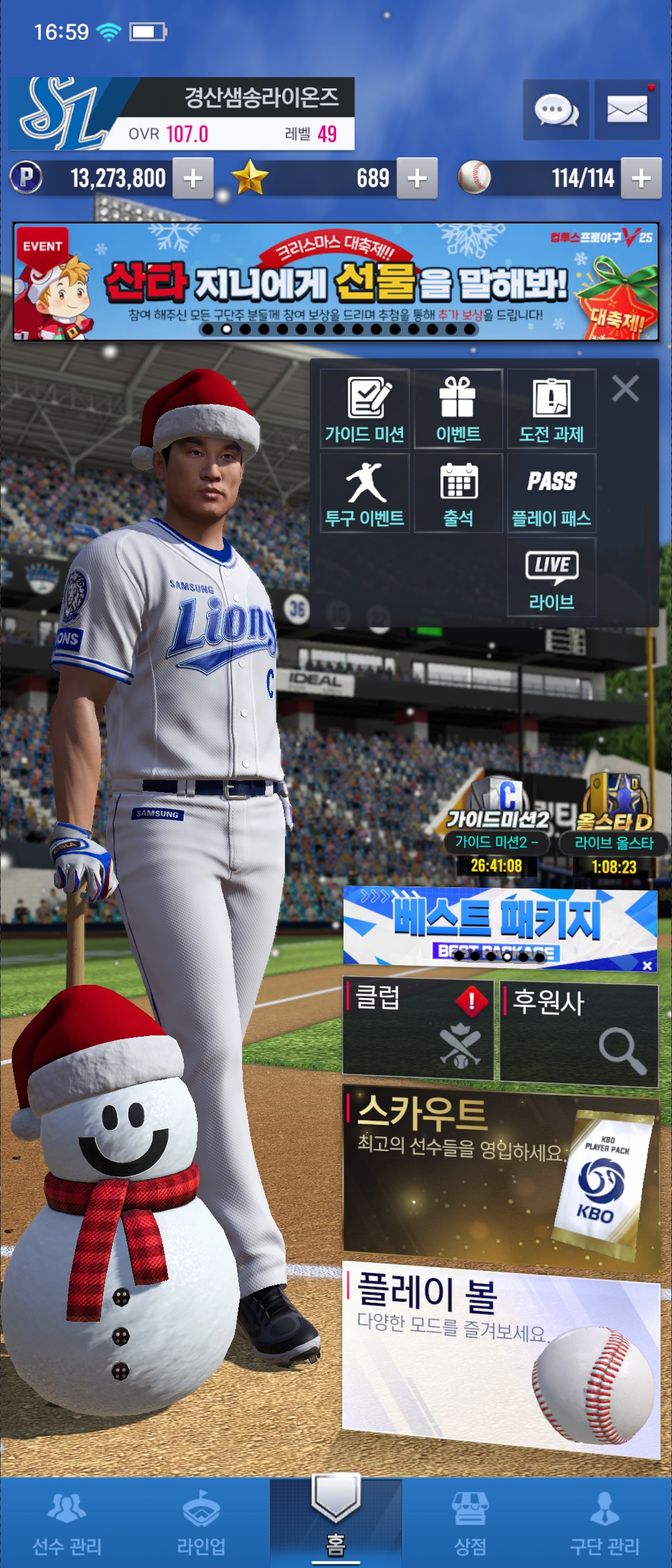Viewport: 672px width, 1568px height.
Task: Refill baseballs with the plus button
Action: 641,179
